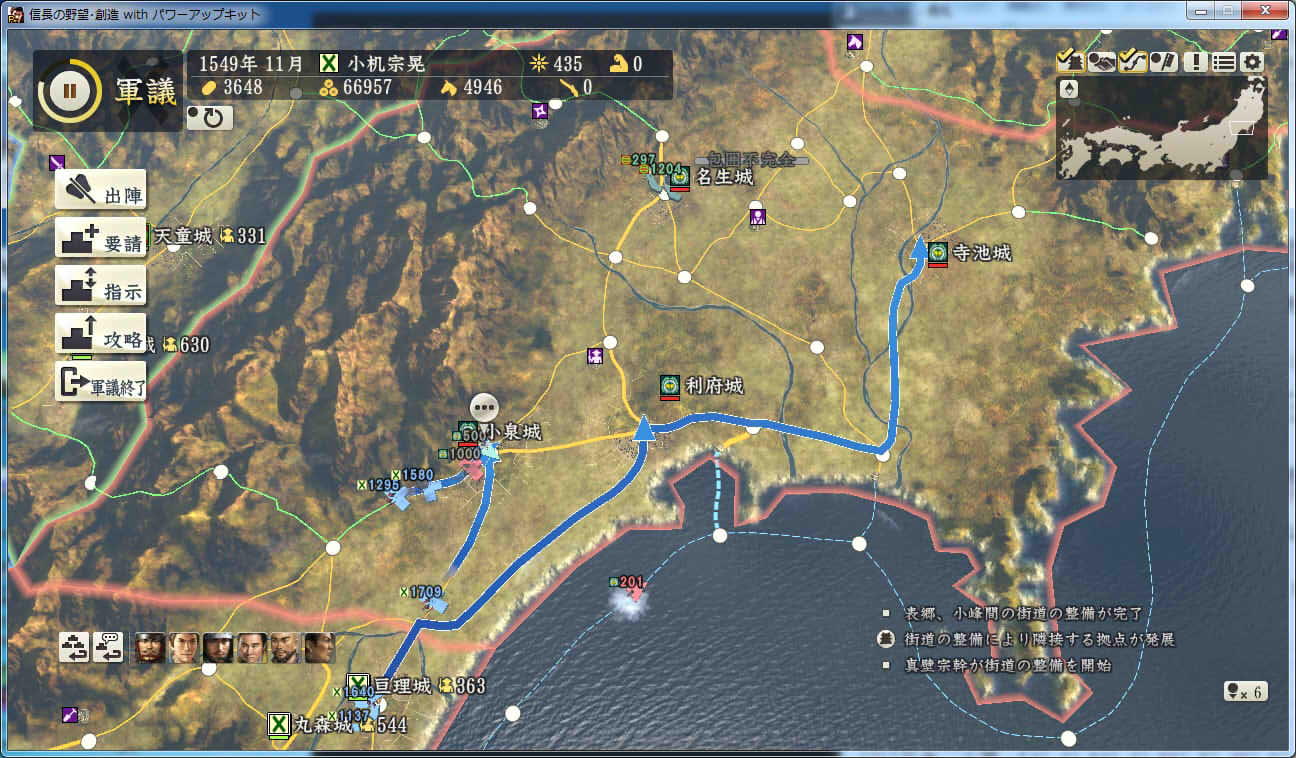Toggle the route path display filter
The width and height of the screenshot is (1296, 758).
click(x=1132, y=62)
